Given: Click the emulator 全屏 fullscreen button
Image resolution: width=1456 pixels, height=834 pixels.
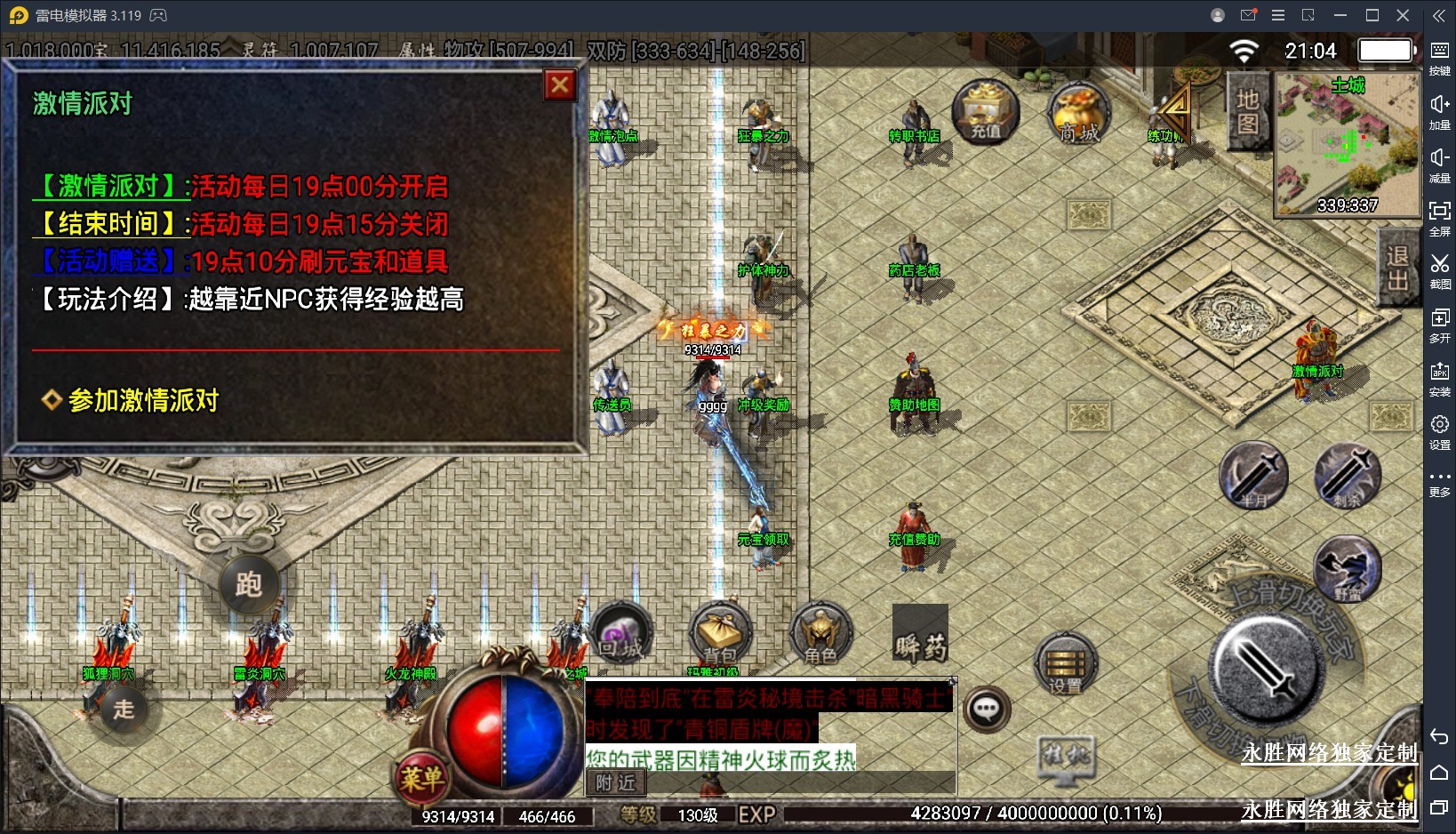Looking at the screenshot, I should pos(1439,217).
